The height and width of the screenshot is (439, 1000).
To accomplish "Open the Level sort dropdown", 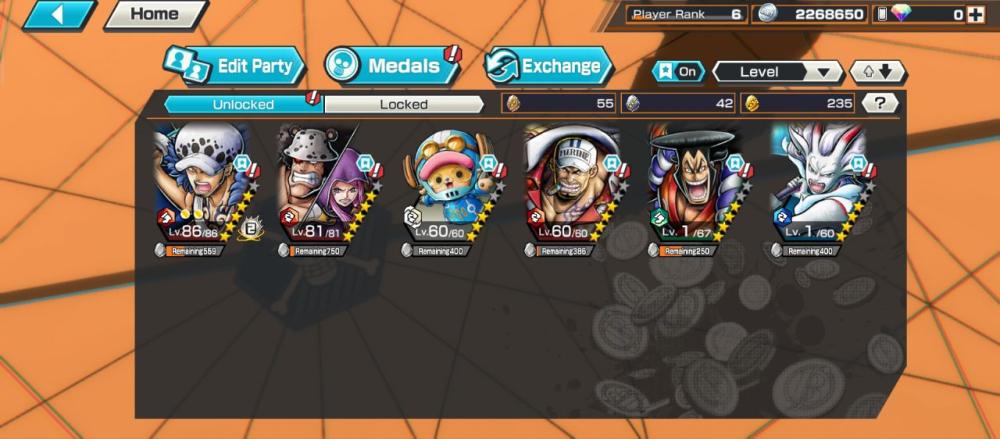I will pos(777,72).
